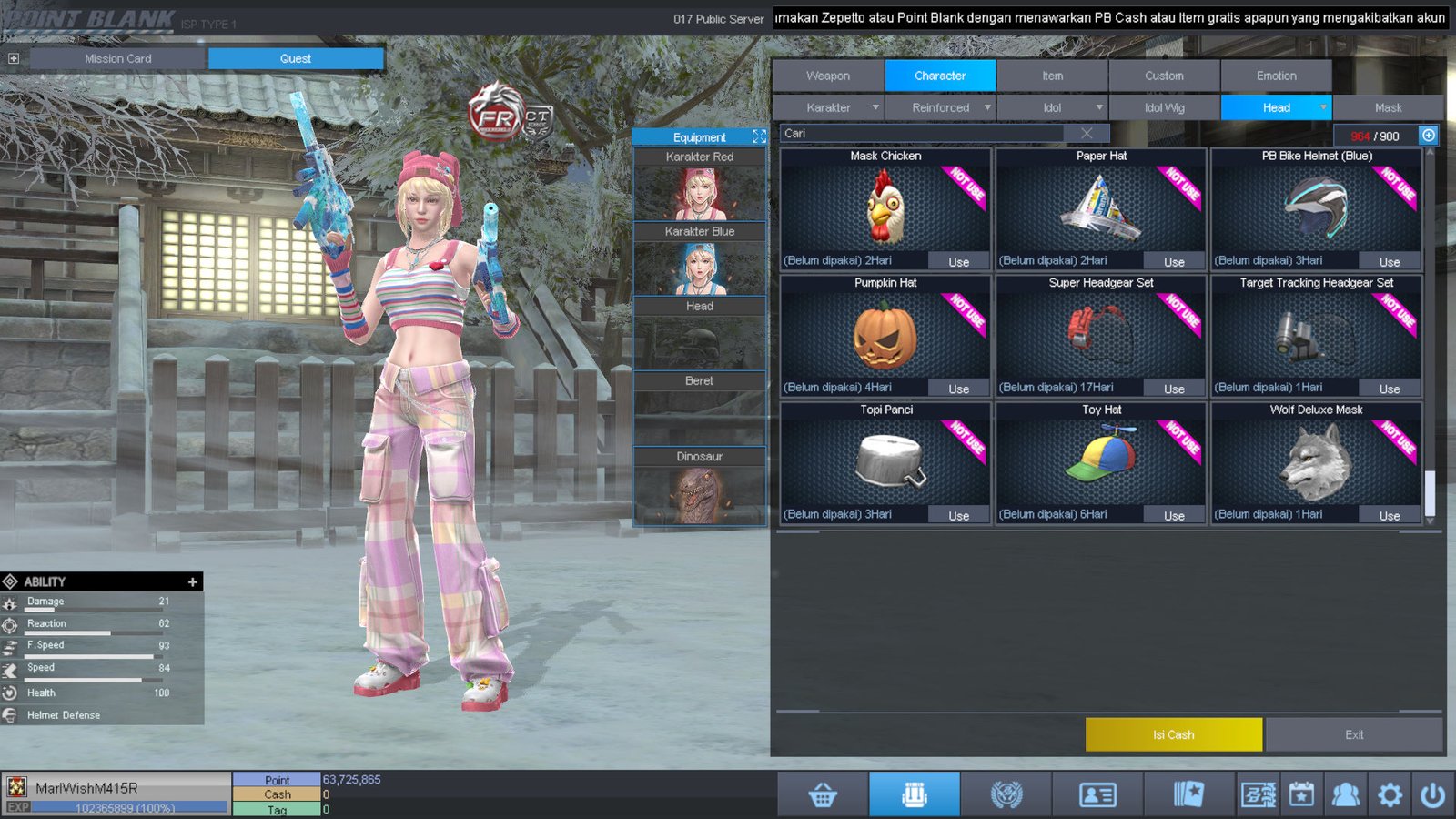
Task: Choose the Mask category tab
Action: pos(1388,107)
